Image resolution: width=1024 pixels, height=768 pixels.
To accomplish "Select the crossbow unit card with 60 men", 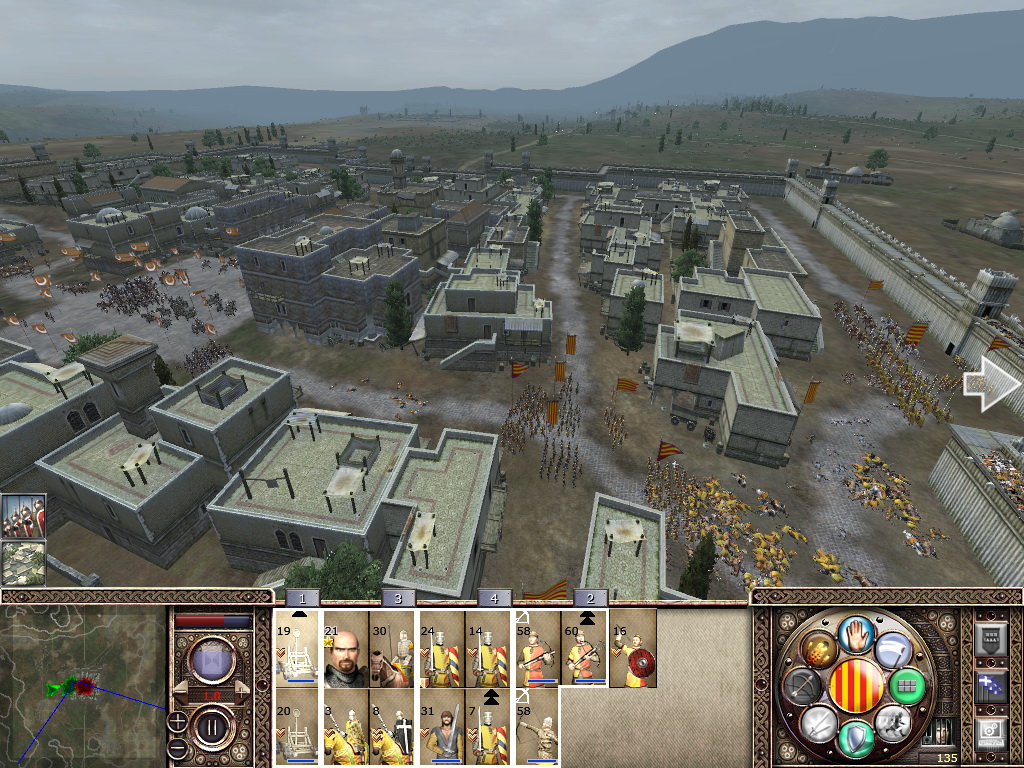I will coord(585,650).
